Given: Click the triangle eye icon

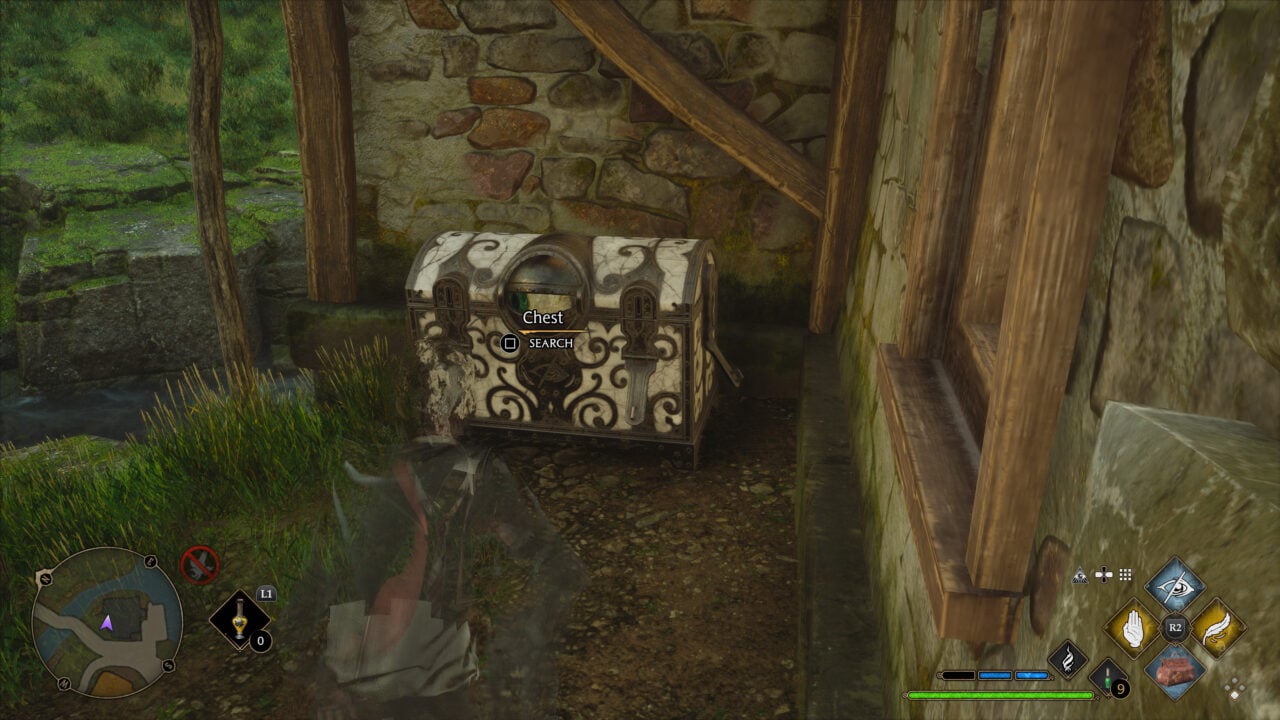Looking at the screenshot, I should pyautogui.click(x=1080, y=575).
